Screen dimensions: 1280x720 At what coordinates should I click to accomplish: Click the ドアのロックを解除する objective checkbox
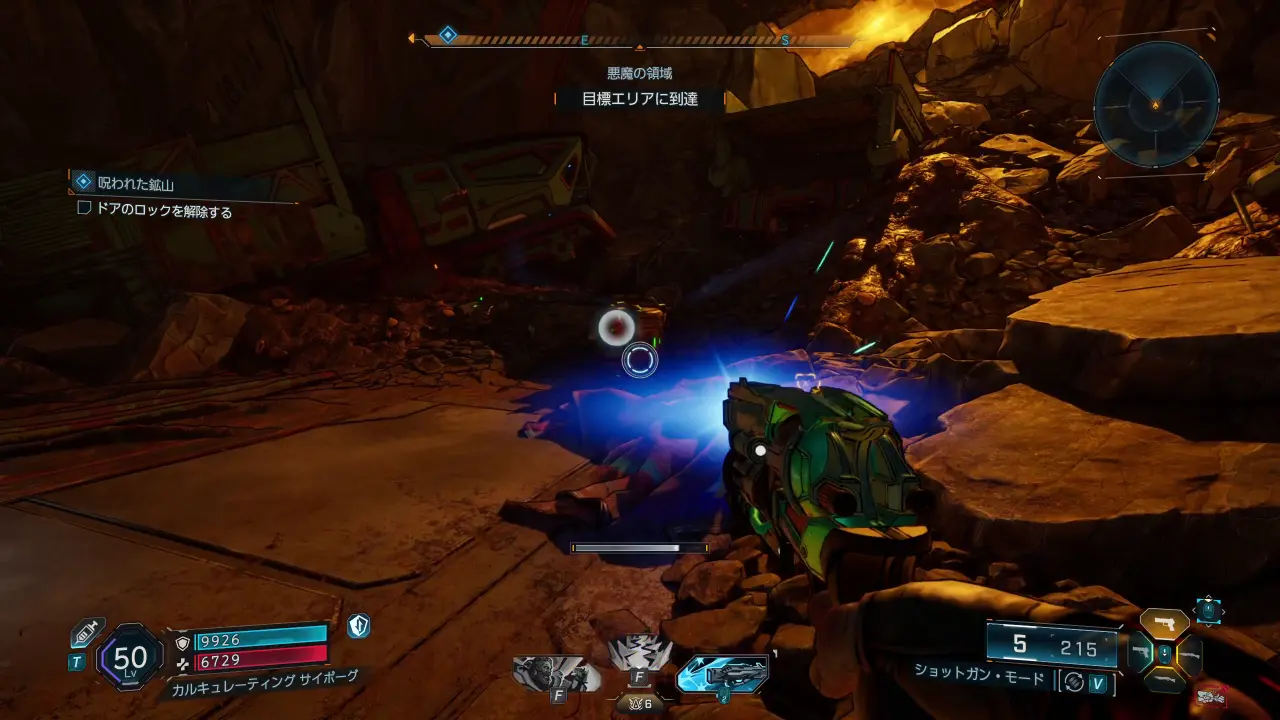click(x=84, y=210)
